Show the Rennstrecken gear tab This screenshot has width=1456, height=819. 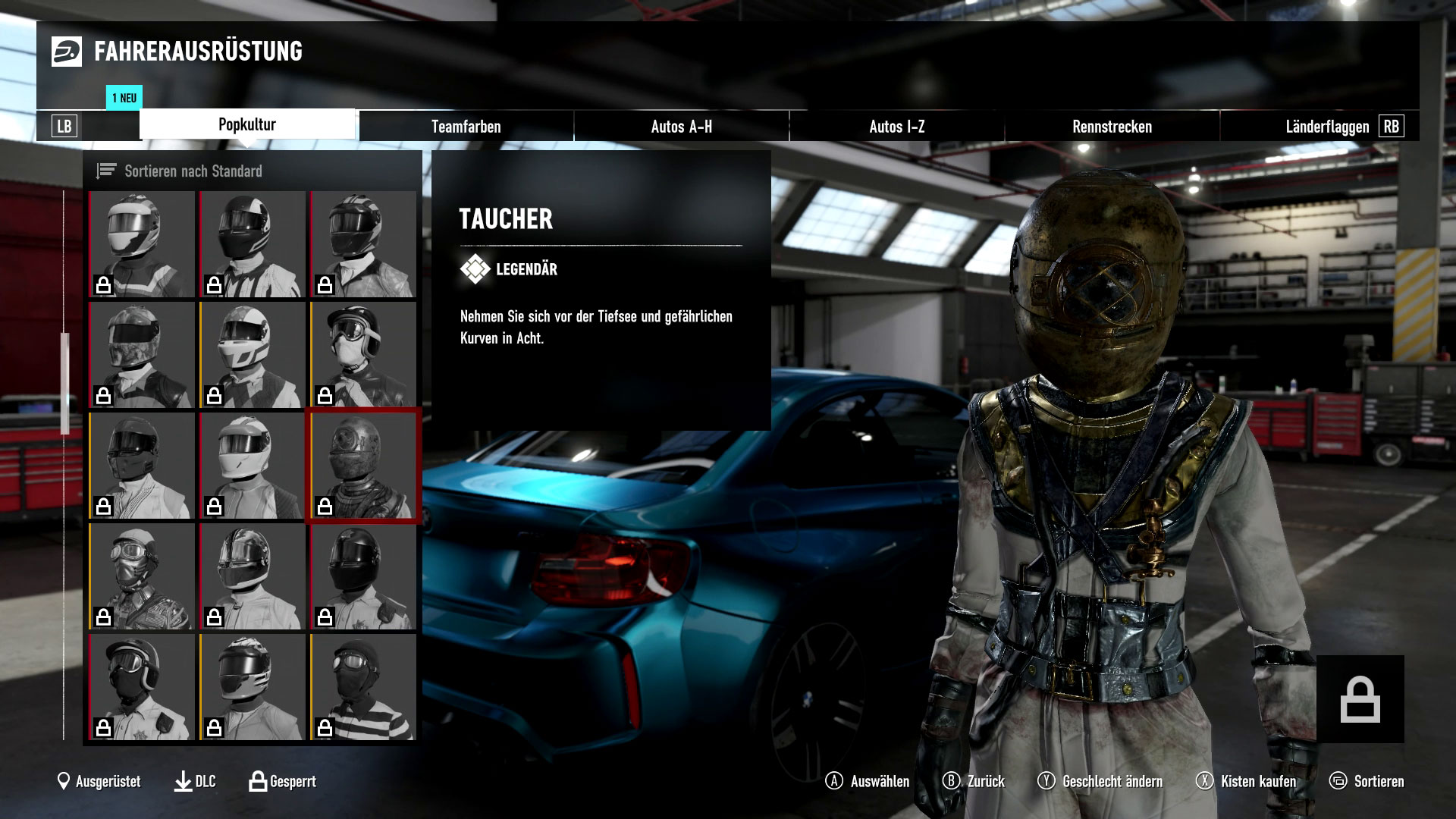1112,127
